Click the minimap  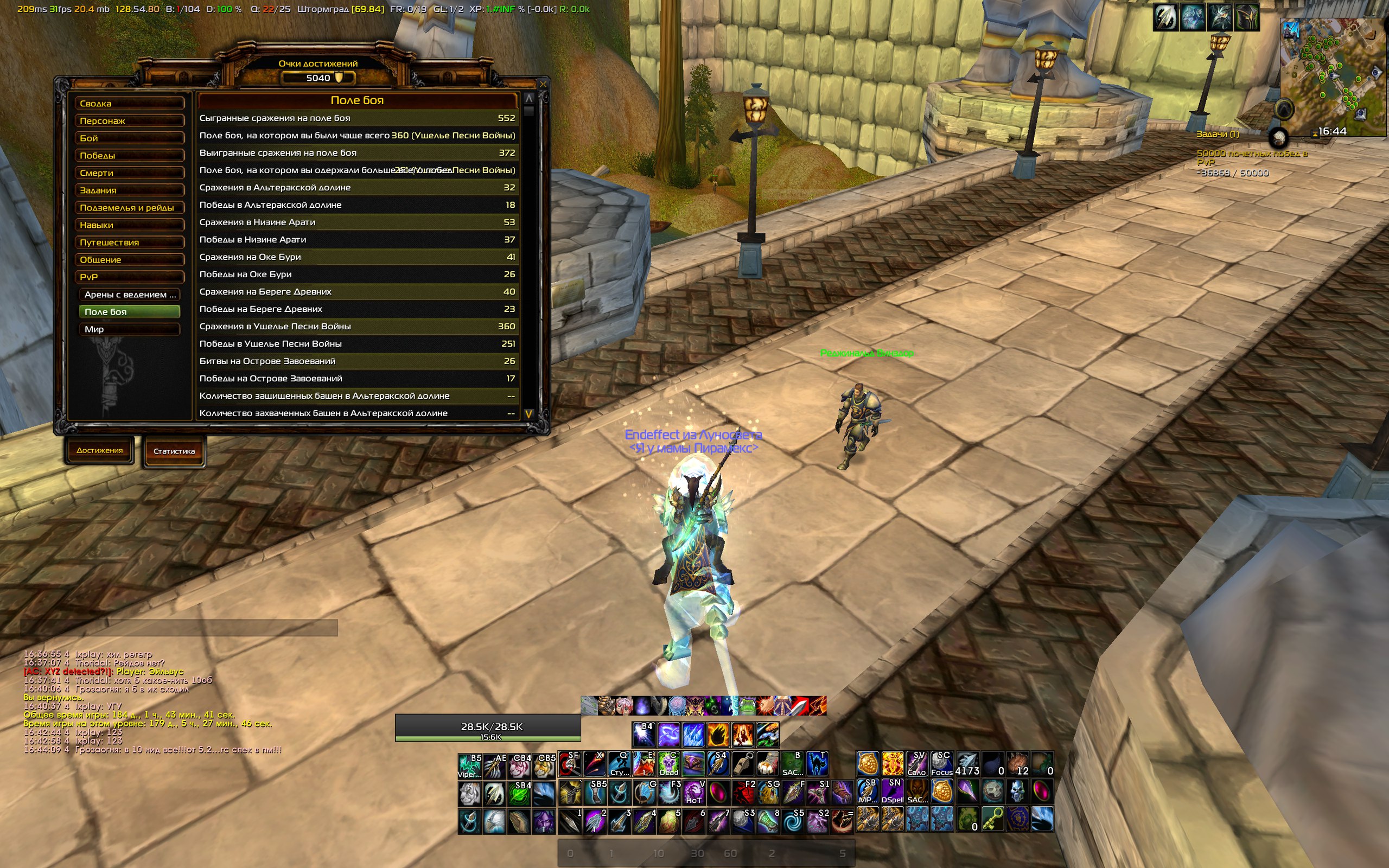(x=1332, y=69)
